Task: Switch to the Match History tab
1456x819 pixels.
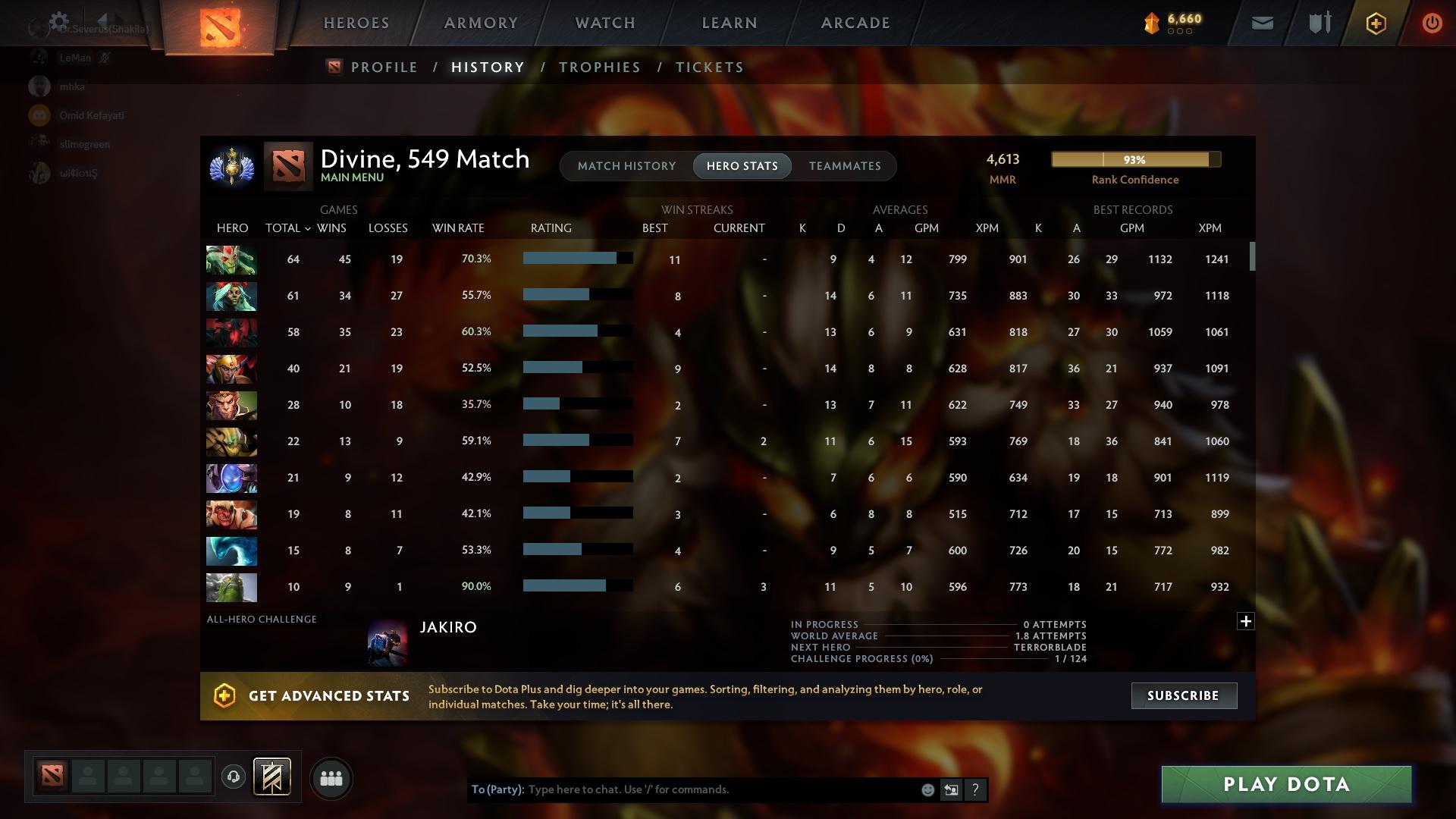Action: pyautogui.click(x=626, y=165)
